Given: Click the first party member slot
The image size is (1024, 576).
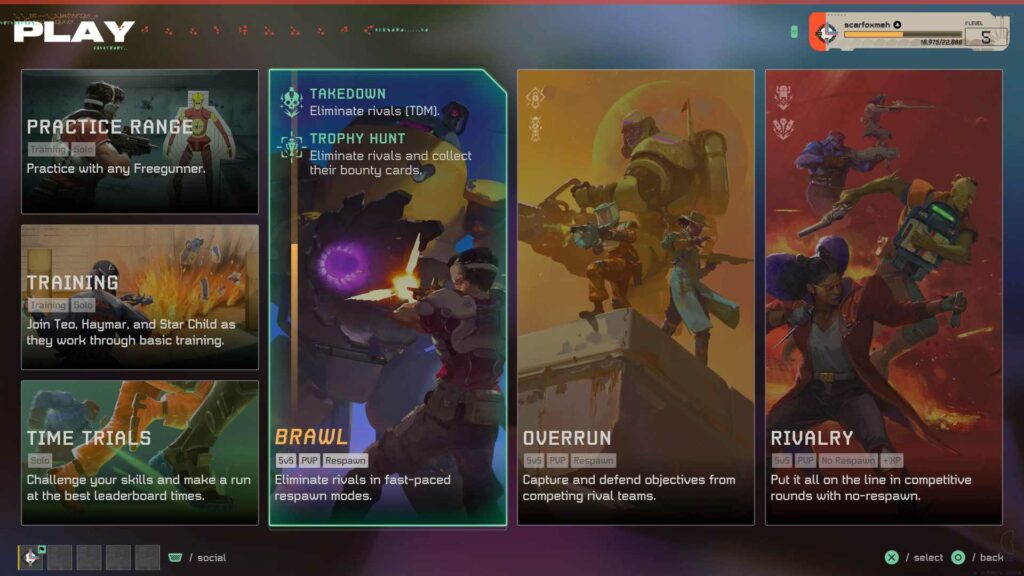Looking at the screenshot, I should pyautogui.click(x=31, y=557).
